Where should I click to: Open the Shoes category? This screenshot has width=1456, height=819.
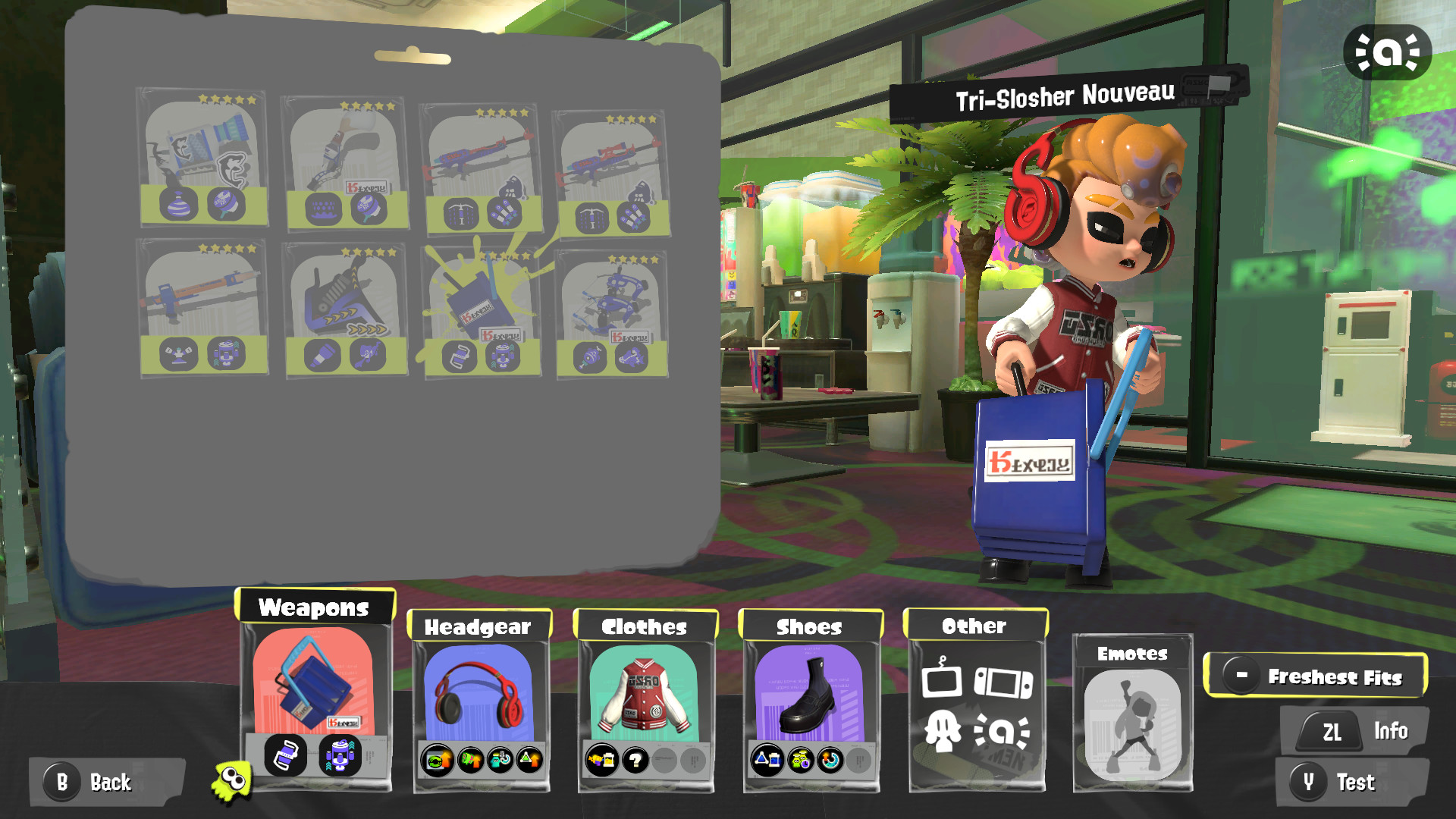(x=808, y=628)
